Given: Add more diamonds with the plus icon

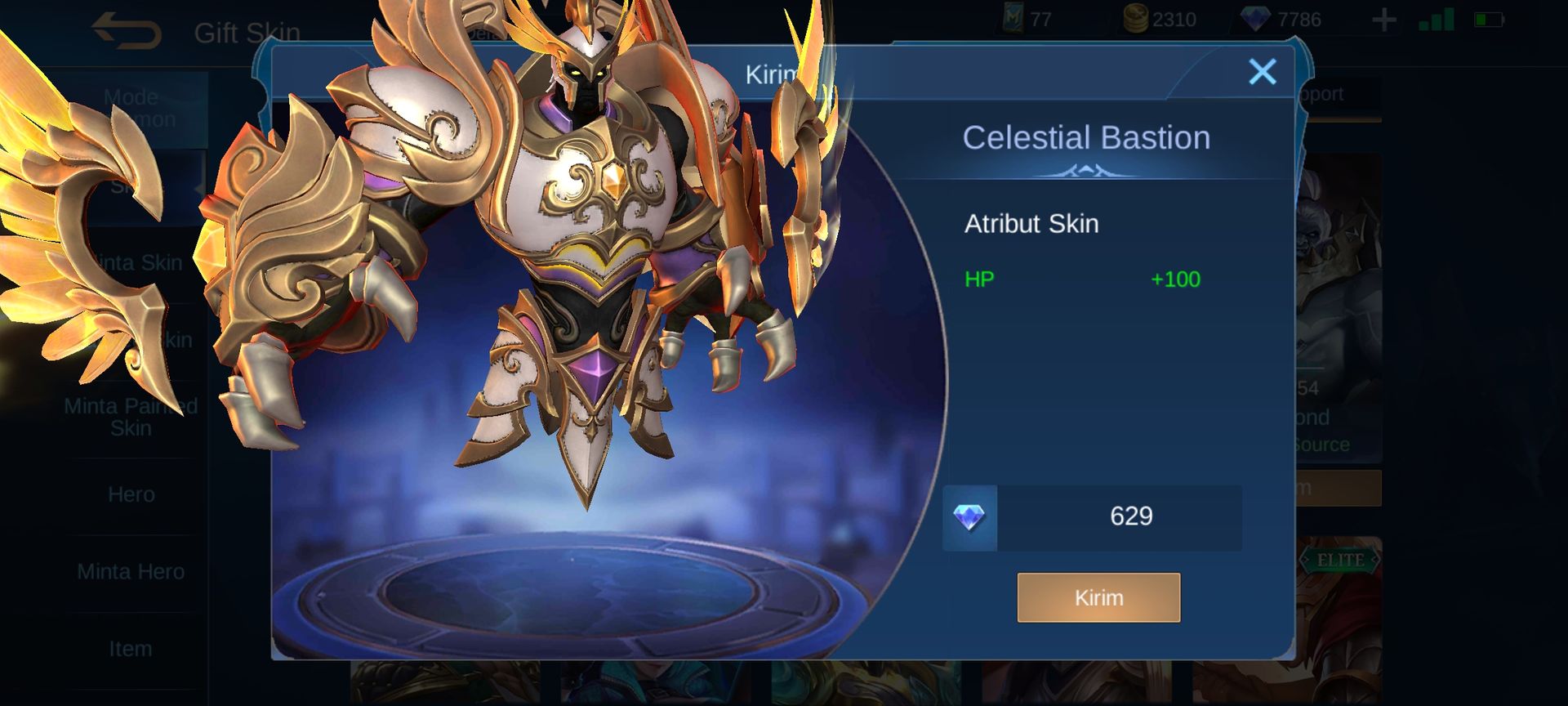Looking at the screenshot, I should (1383, 20).
